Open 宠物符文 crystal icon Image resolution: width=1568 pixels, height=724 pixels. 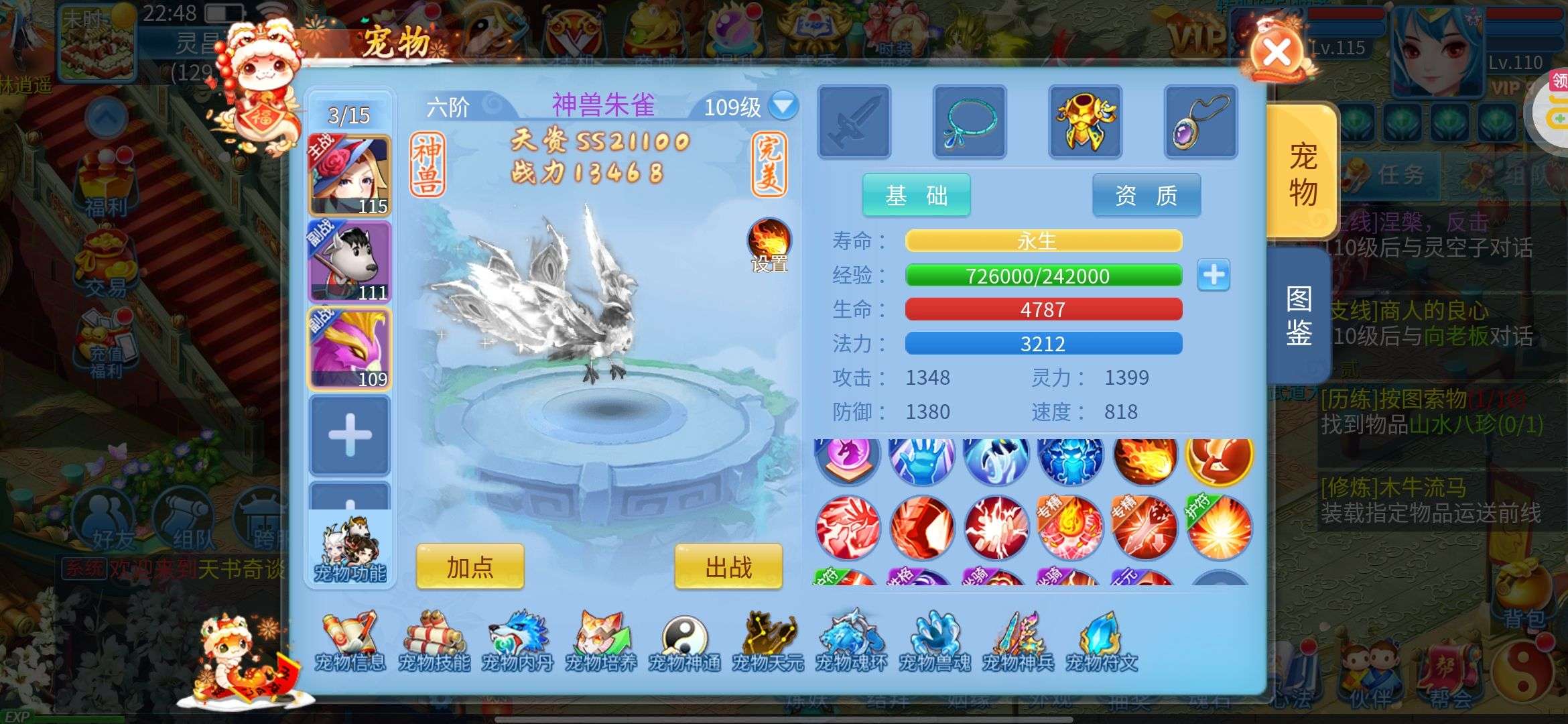pyautogui.click(x=1102, y=641)
